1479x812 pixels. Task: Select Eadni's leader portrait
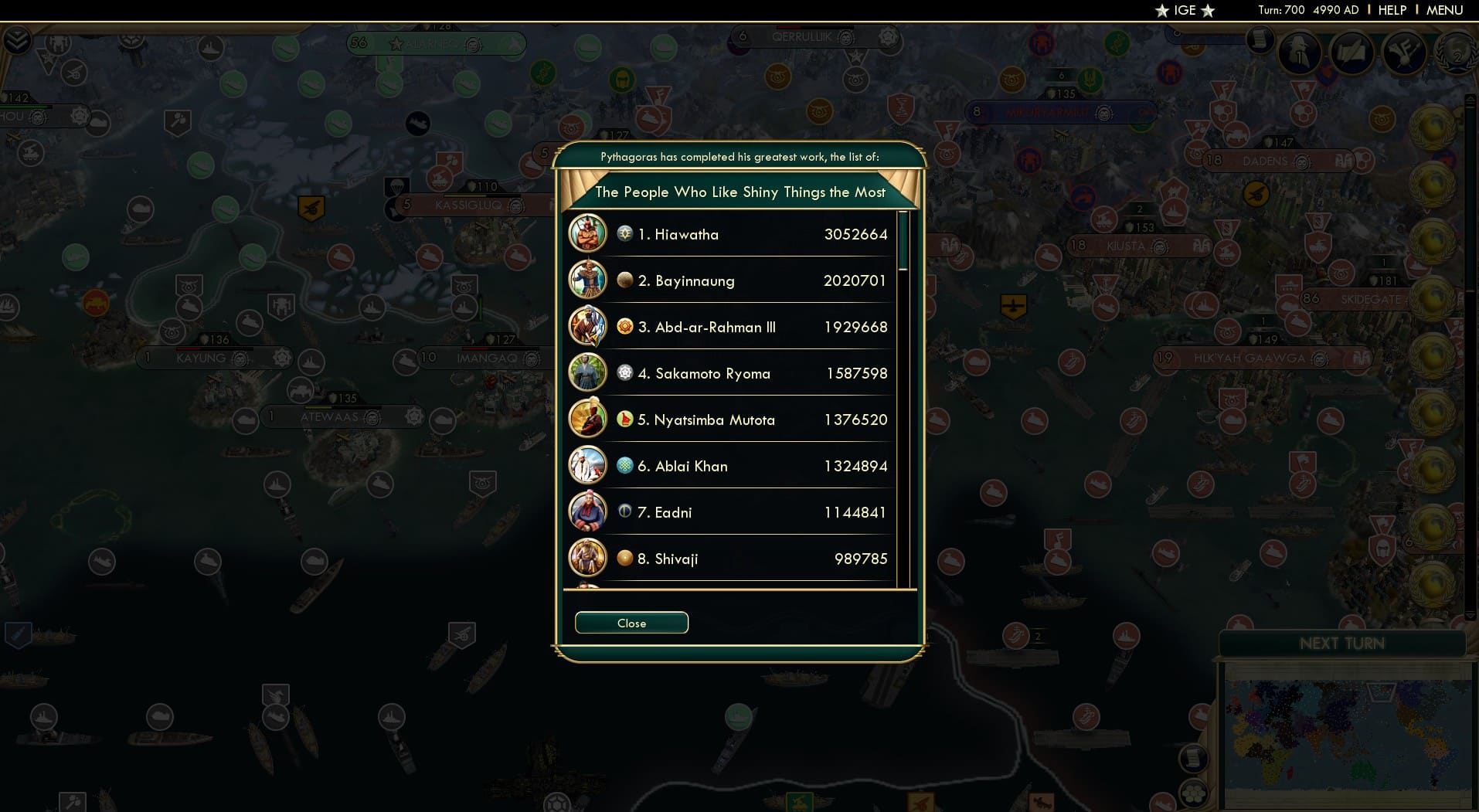click(588, 511)
